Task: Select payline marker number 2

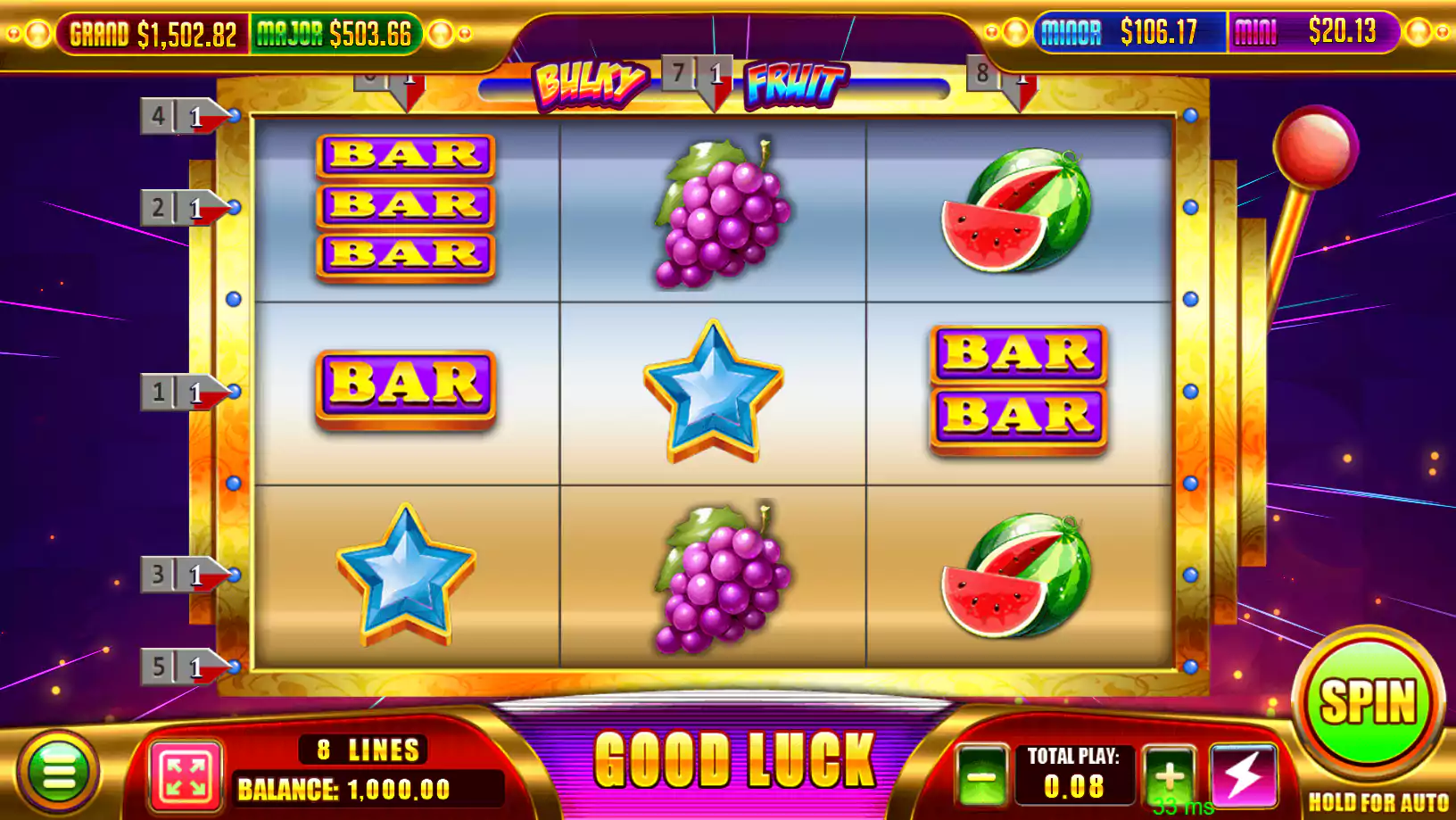Action: 178,208
